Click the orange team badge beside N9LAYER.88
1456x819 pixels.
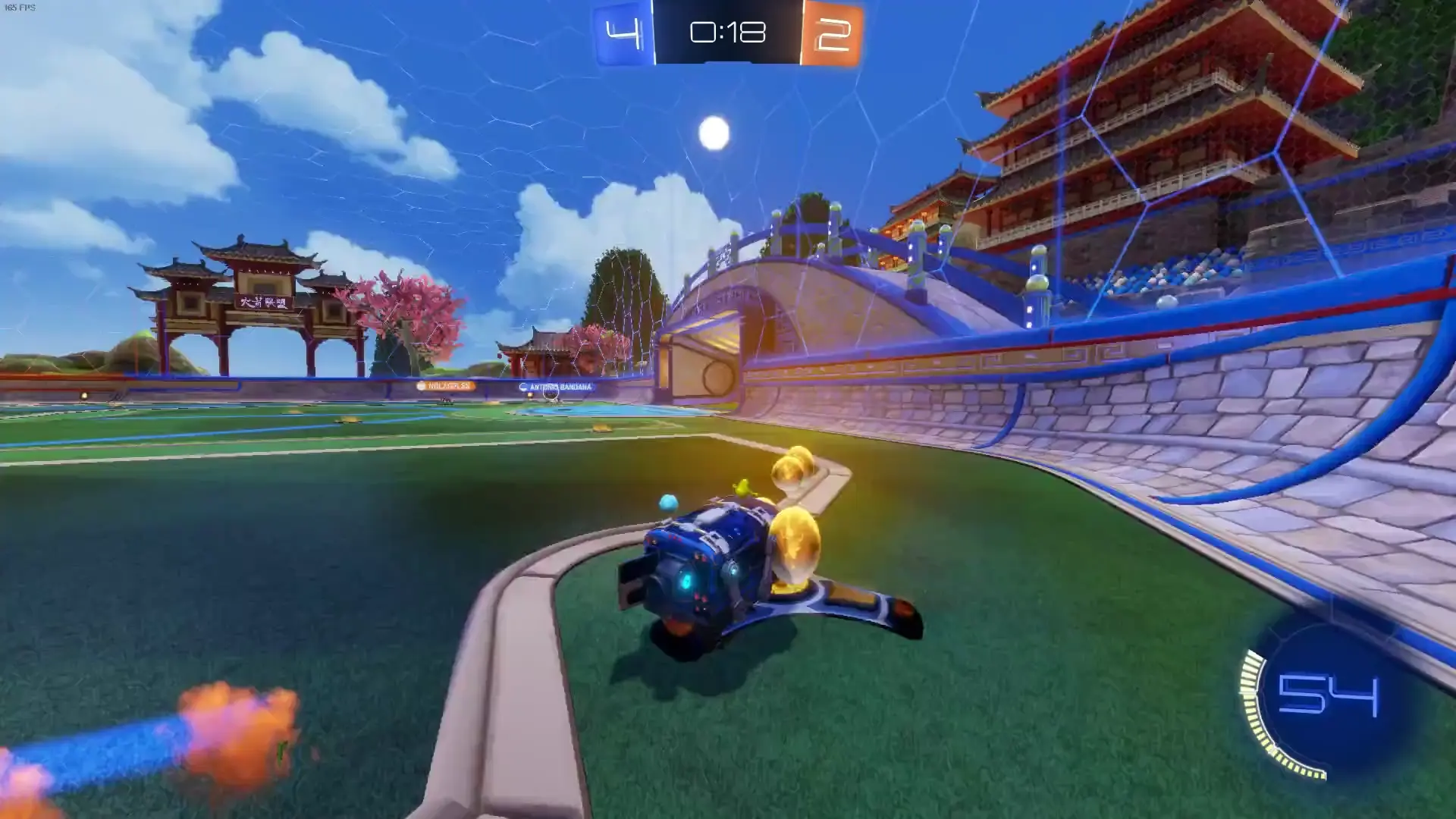point(421,386)
